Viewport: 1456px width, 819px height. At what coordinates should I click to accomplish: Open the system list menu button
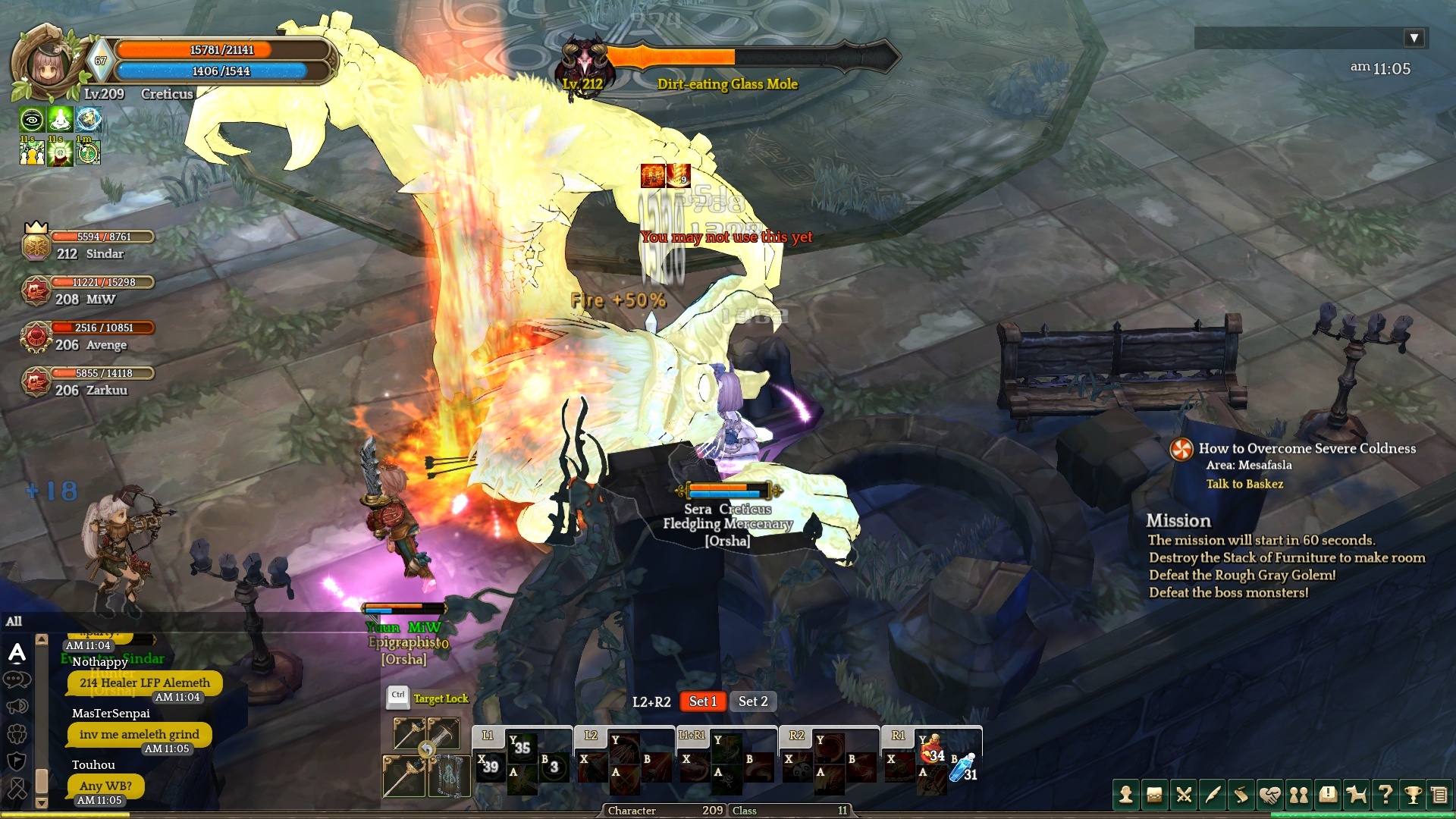click(x=1439, y=795)
